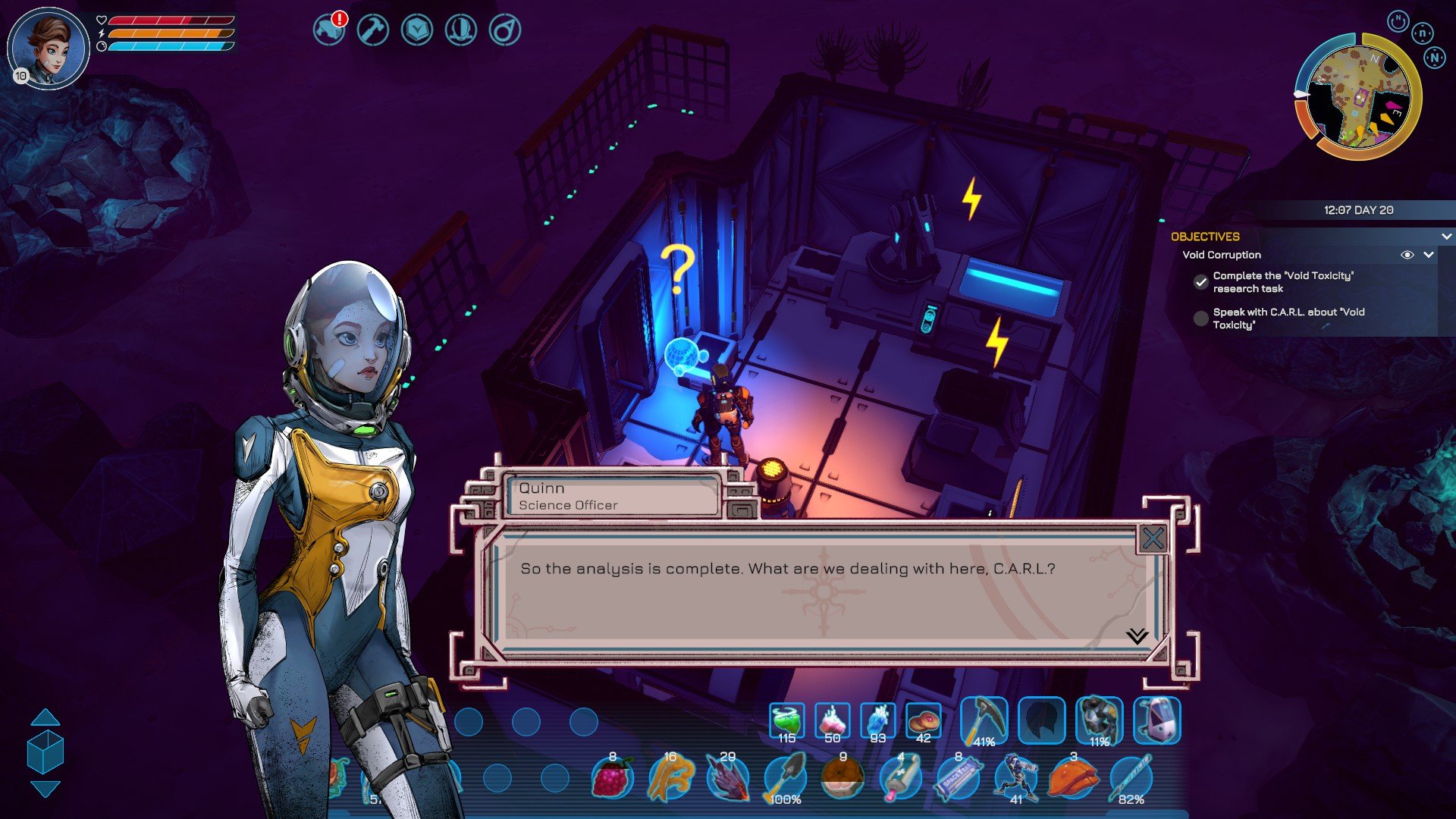Select the shovel hotbar slot at 100%
The image size is (1456, 819).
[786, 778]
